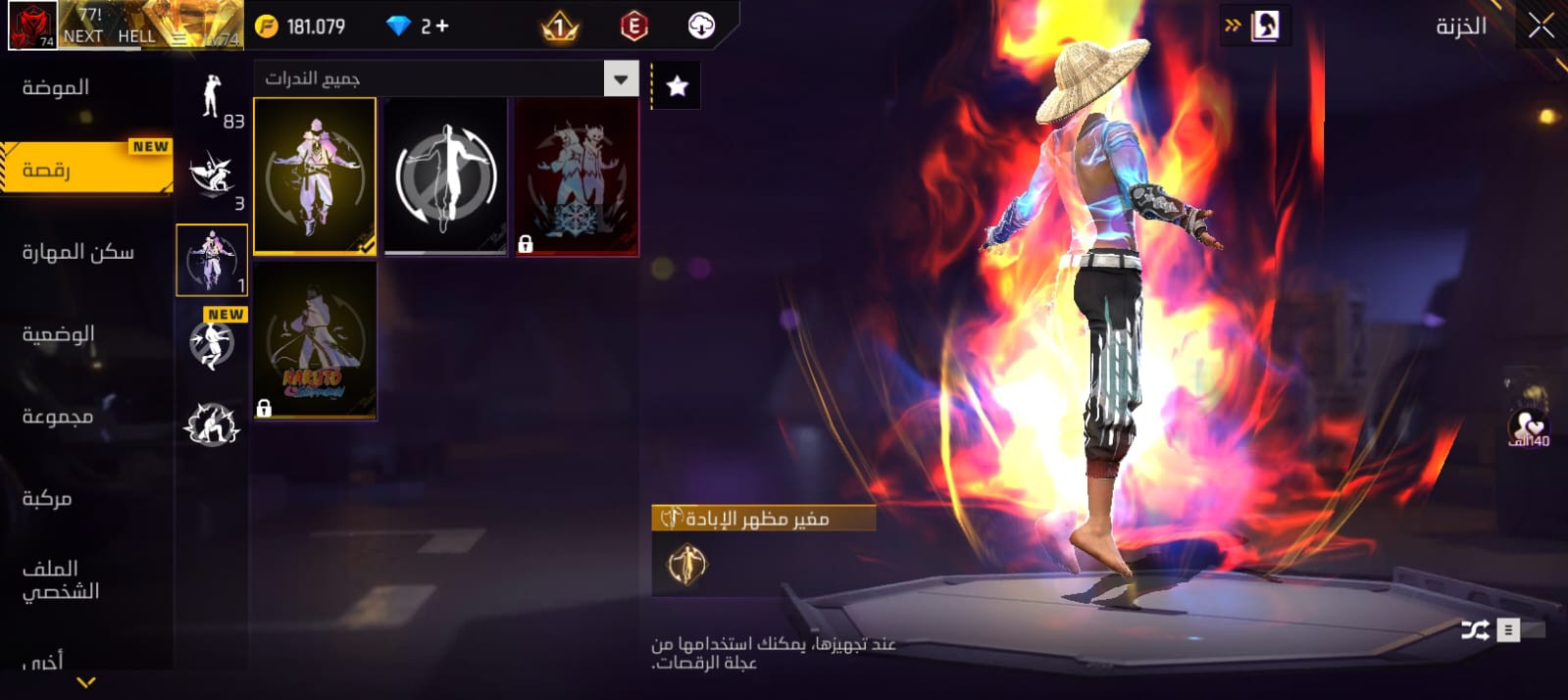Select the equipped golden emote card

click(x=315, y=176)
